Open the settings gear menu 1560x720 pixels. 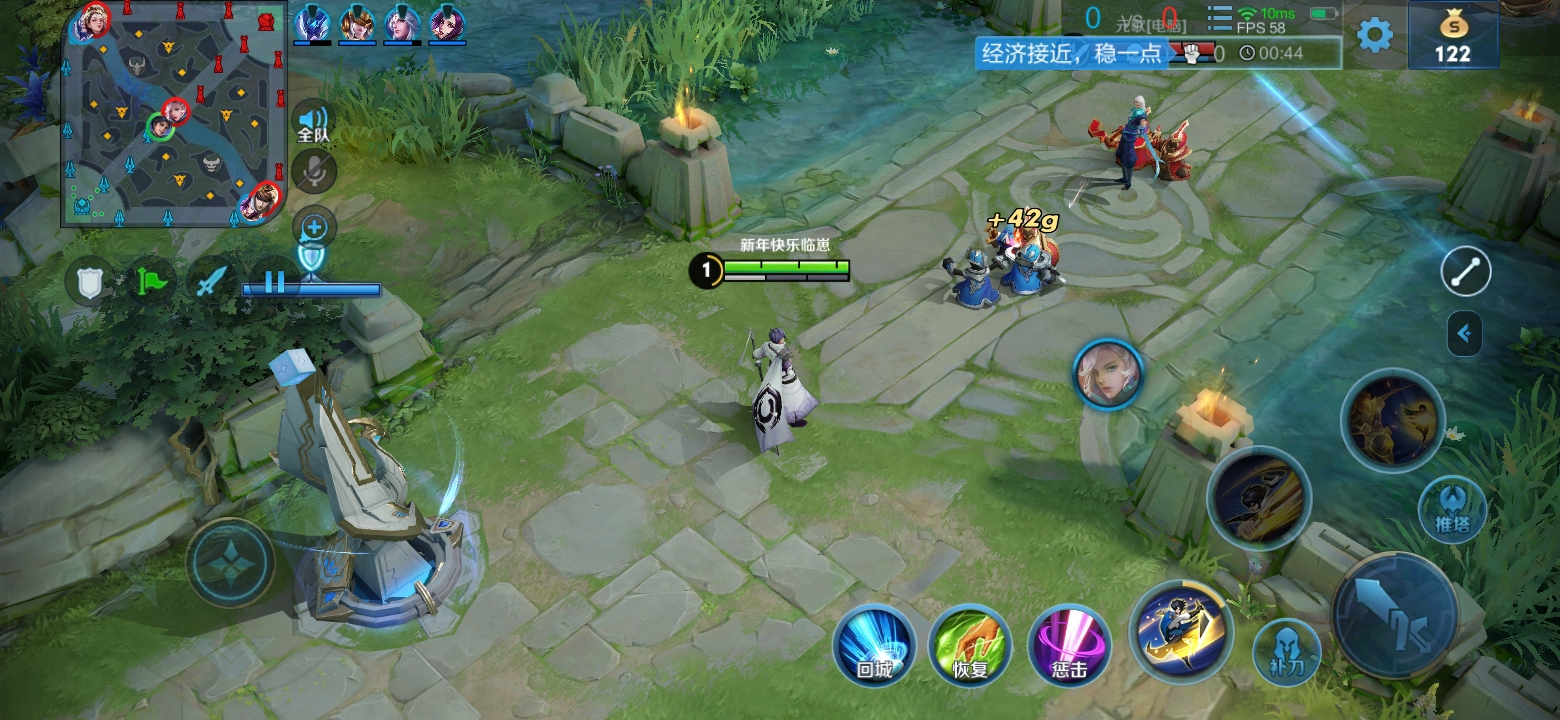click(1374, 35)
